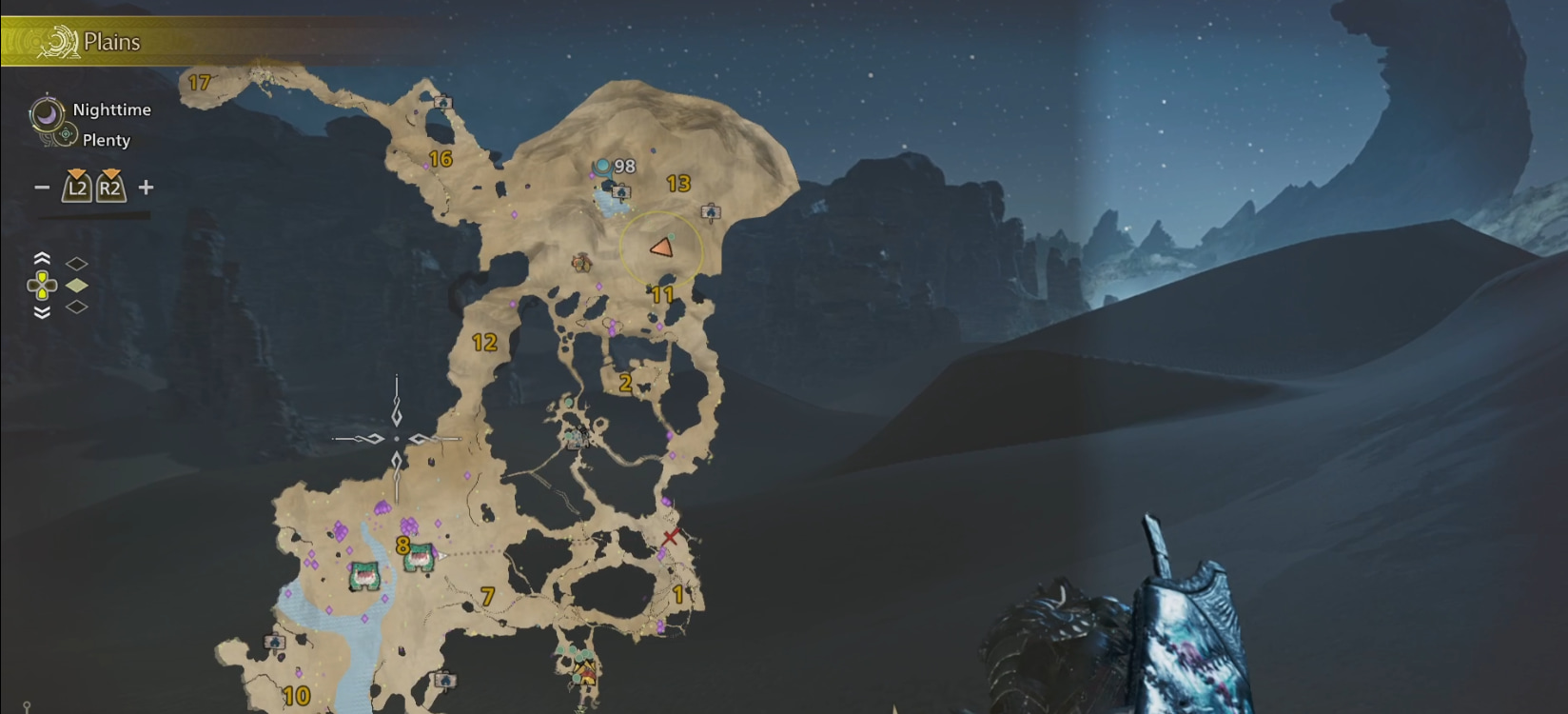Select area 17 on the map
The image size is (1568, 714).
tap(199, 83)
